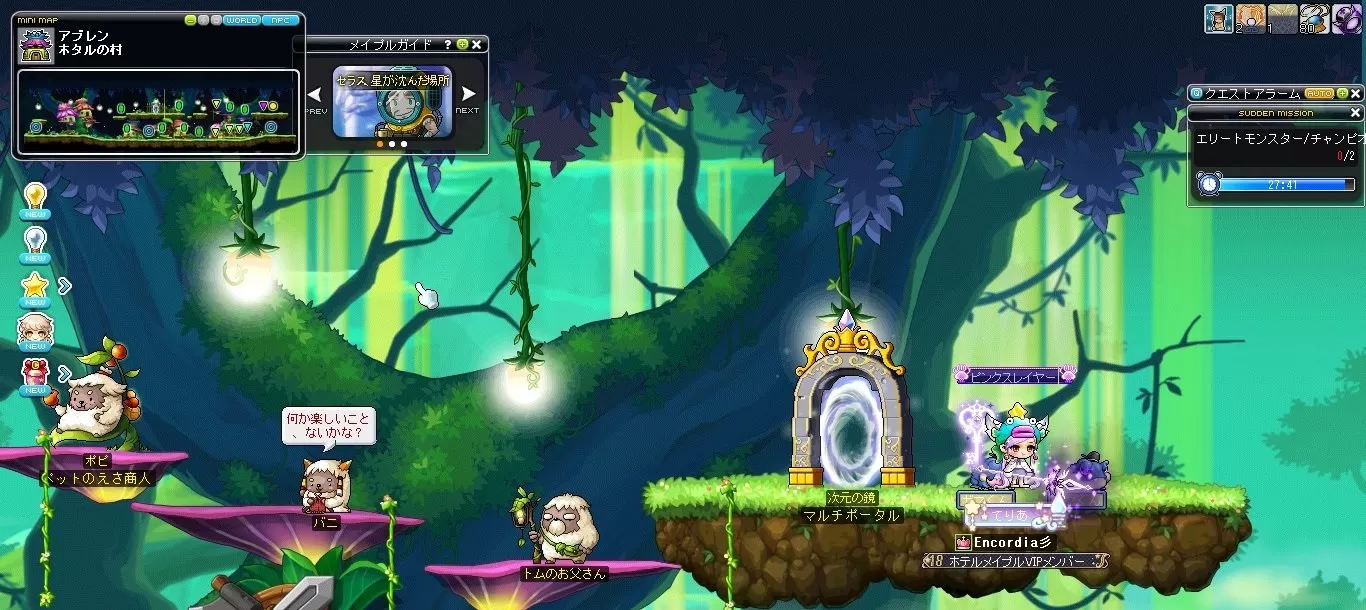Close the Quest Alarm panel

(1356, 93)
